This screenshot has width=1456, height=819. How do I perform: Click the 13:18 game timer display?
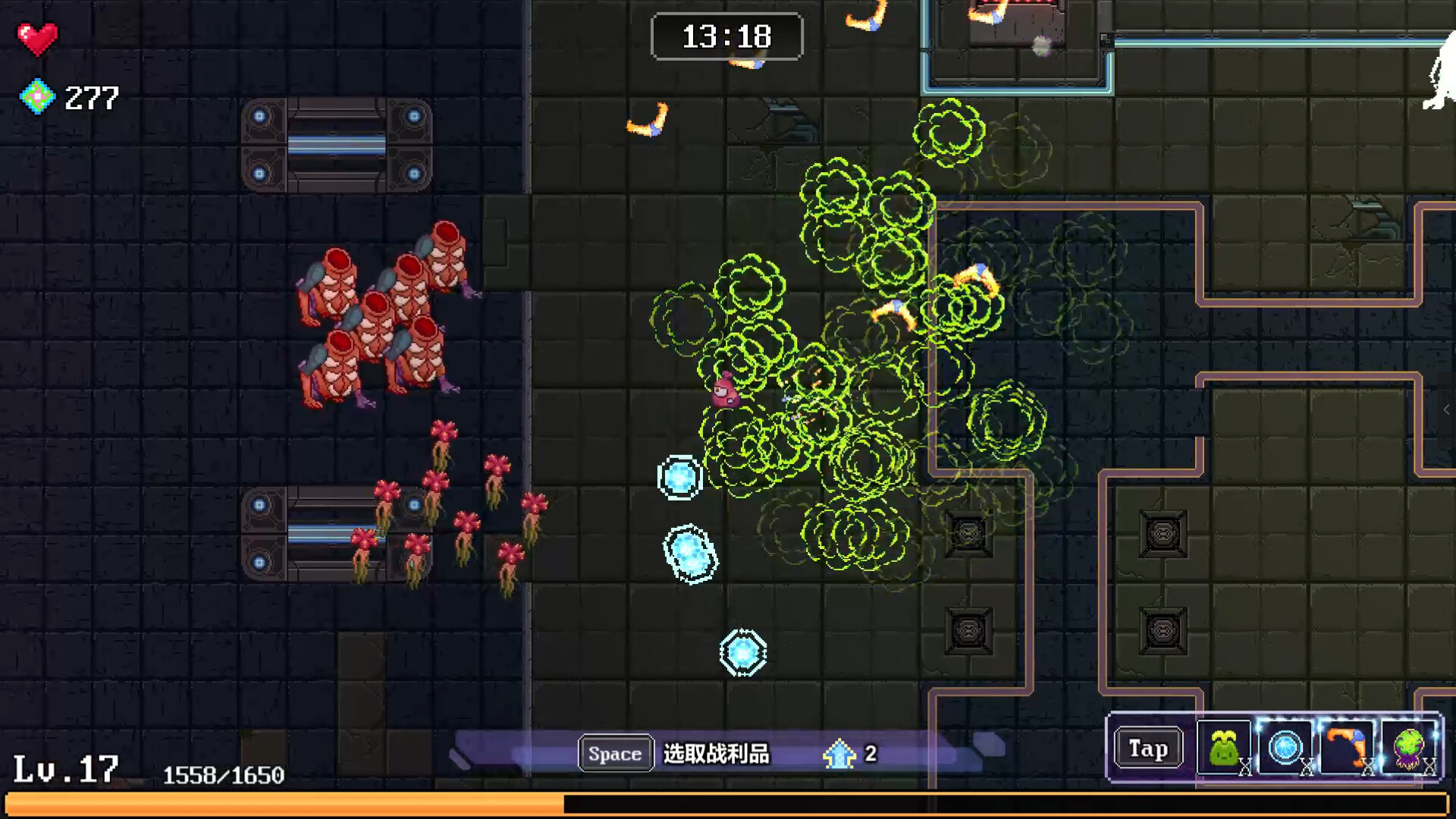pyautogui.click(x=726, y=36)
